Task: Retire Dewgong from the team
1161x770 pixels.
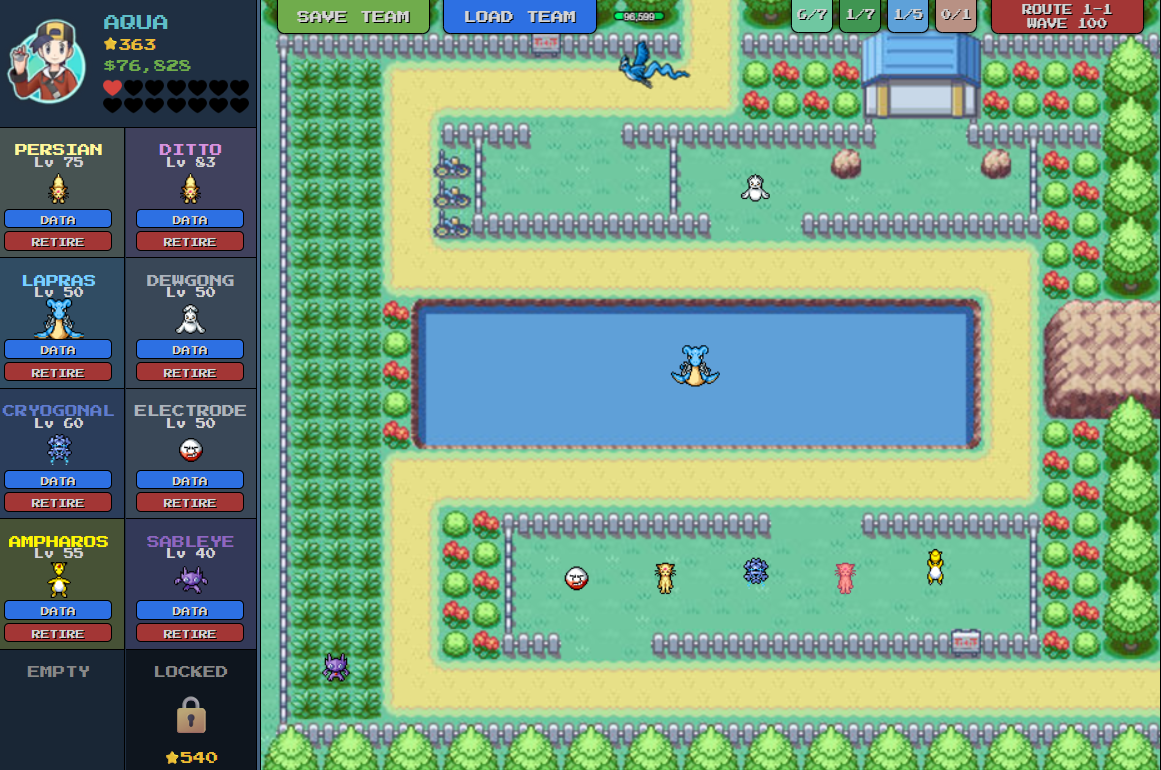Action: [190, 372]
